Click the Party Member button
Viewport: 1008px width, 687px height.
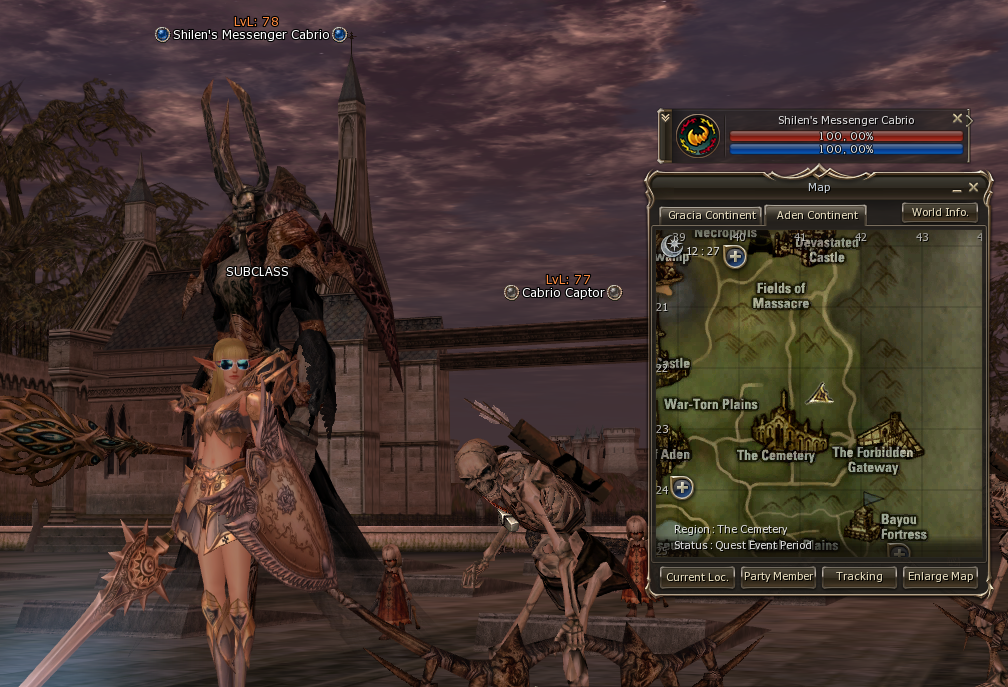[x=778, y=576]
